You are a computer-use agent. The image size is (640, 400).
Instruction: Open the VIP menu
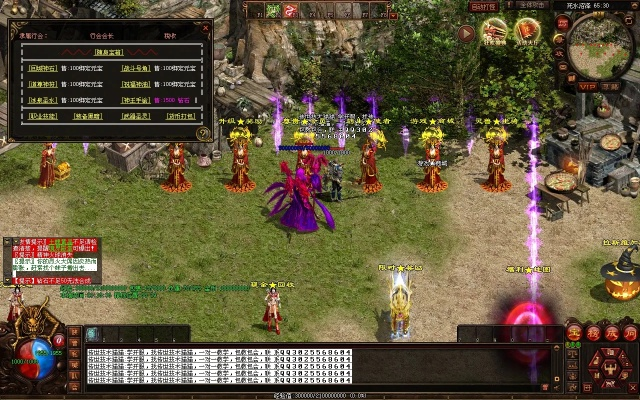(x=588, y=86)
